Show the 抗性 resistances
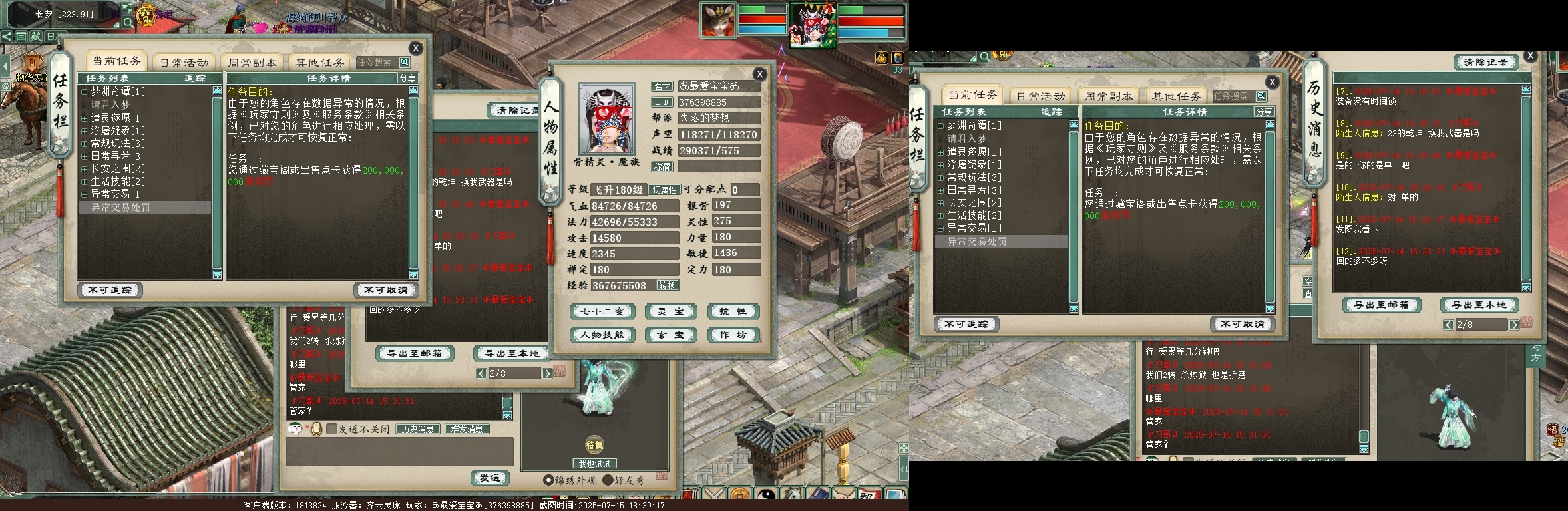 732,311
